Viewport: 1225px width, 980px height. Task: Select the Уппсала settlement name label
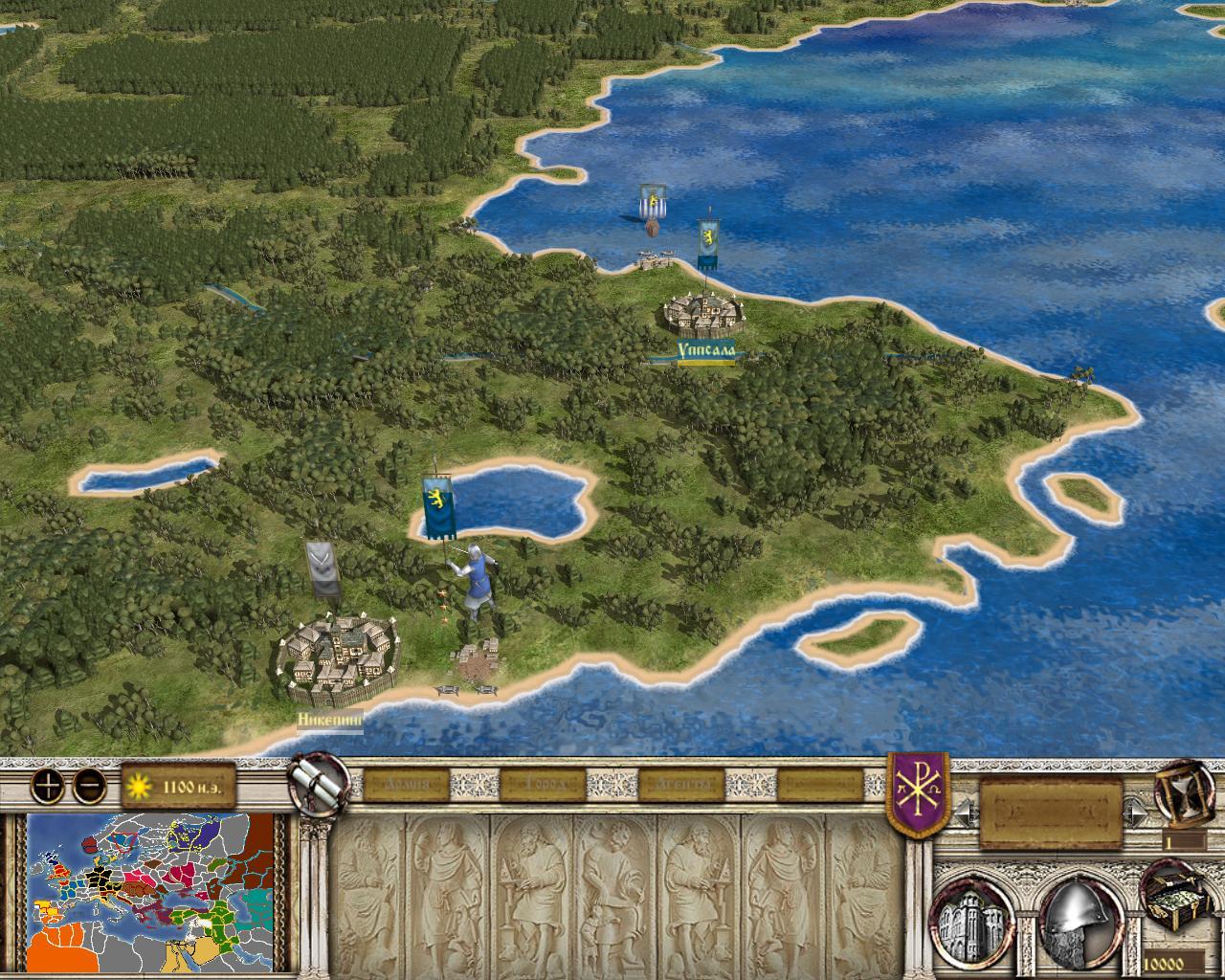[x=706, y=352]
